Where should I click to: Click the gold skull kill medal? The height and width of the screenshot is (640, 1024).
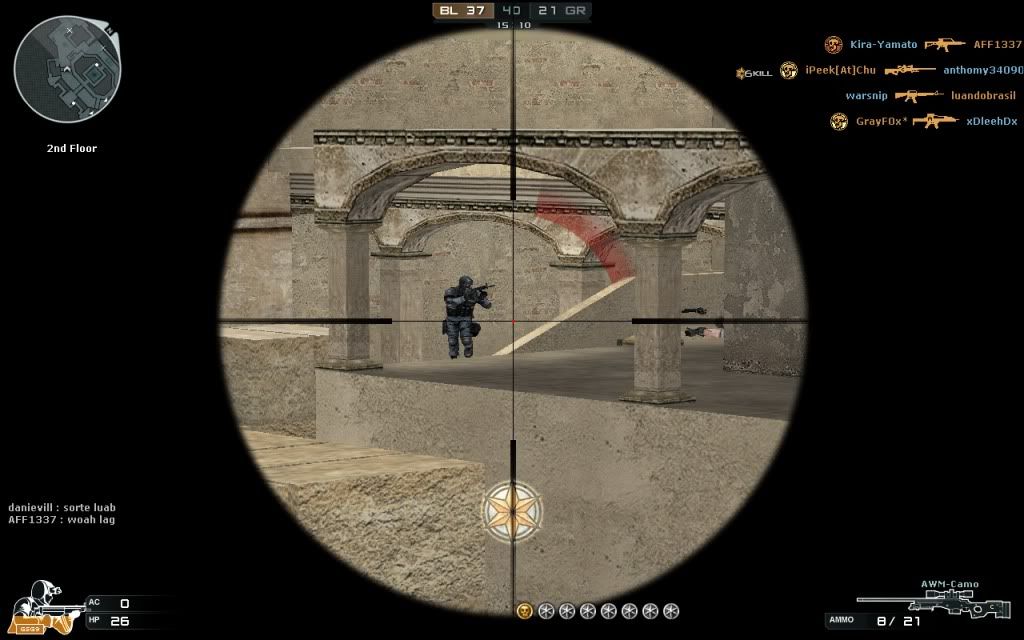[524, 610]
